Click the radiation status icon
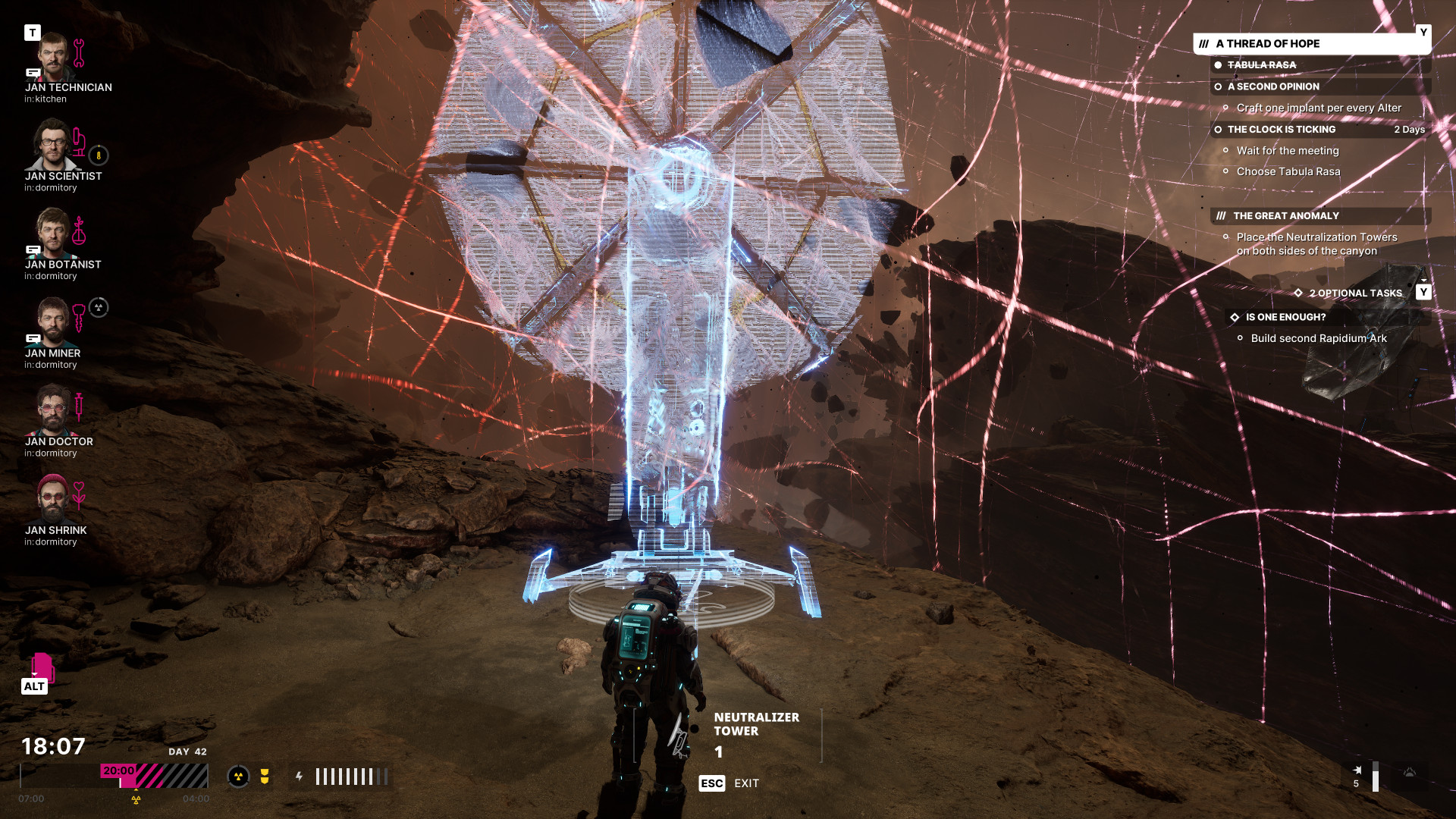This screenshot has width=1456, height=819. pyautogui.click(x=238, y=777)
